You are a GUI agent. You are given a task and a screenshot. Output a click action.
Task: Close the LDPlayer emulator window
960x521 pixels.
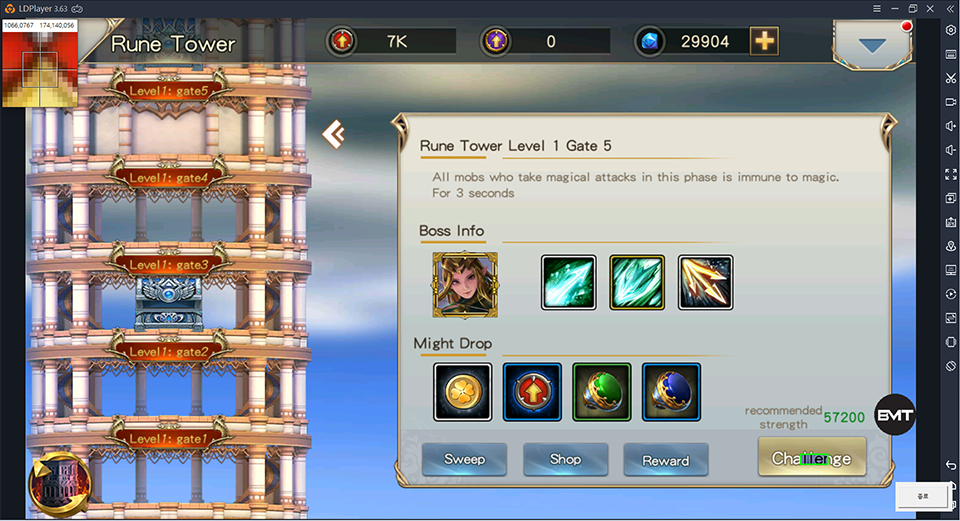click(x=935, y=8)
